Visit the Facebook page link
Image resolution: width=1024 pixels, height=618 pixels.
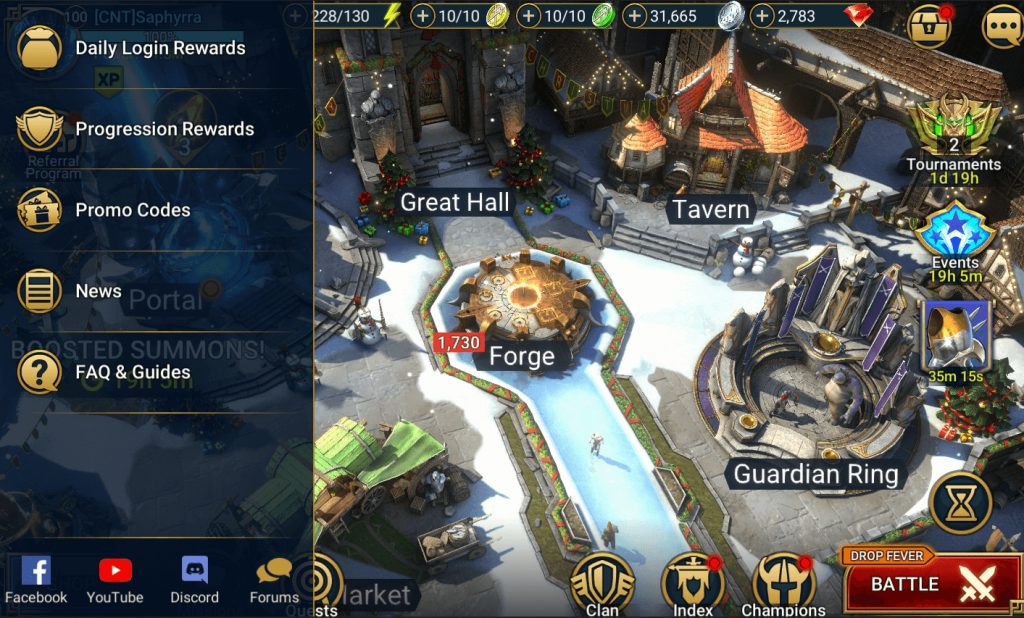click(x=36, y=580)
